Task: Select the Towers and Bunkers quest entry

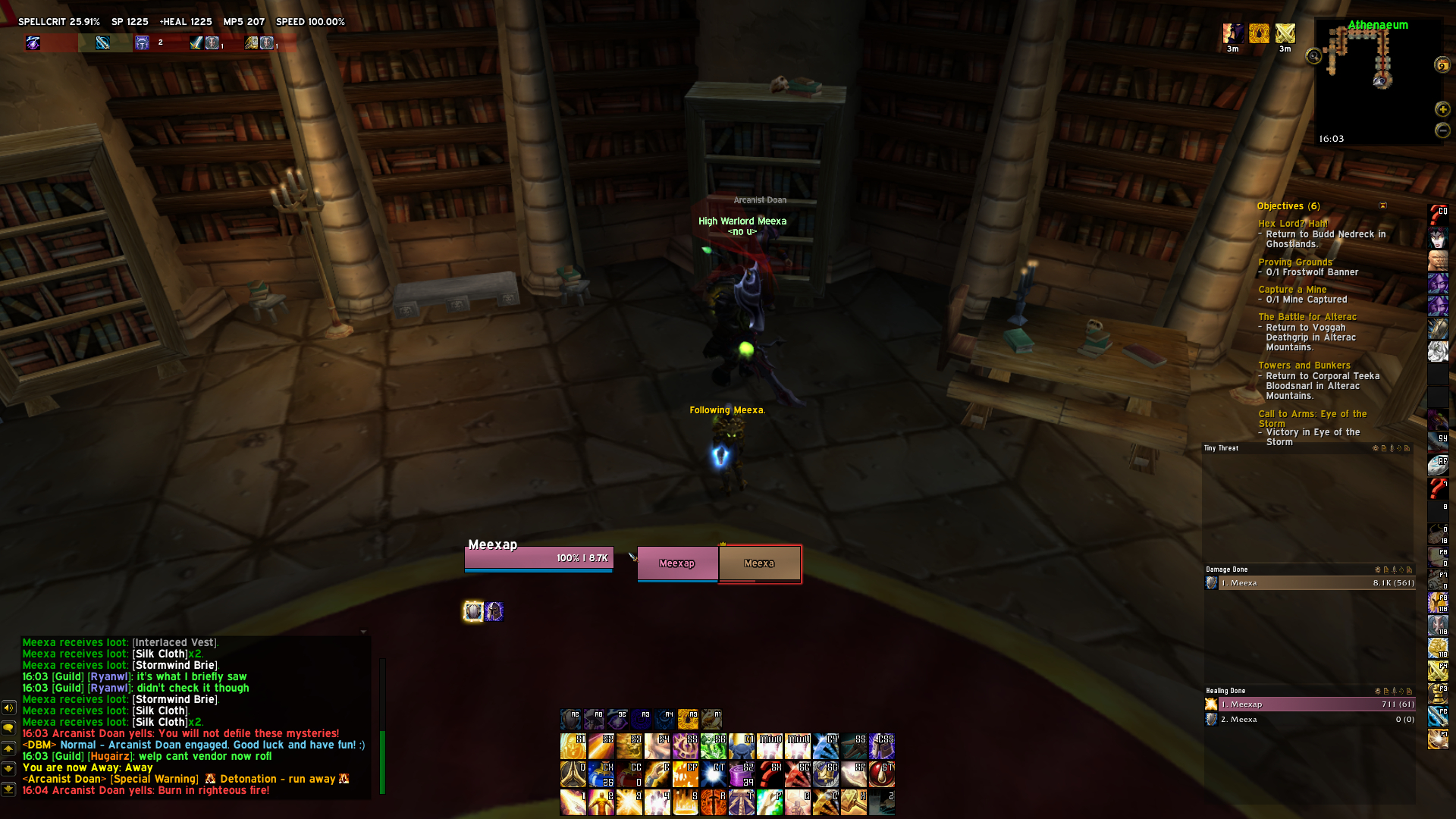Action: tap(1304, 366)
